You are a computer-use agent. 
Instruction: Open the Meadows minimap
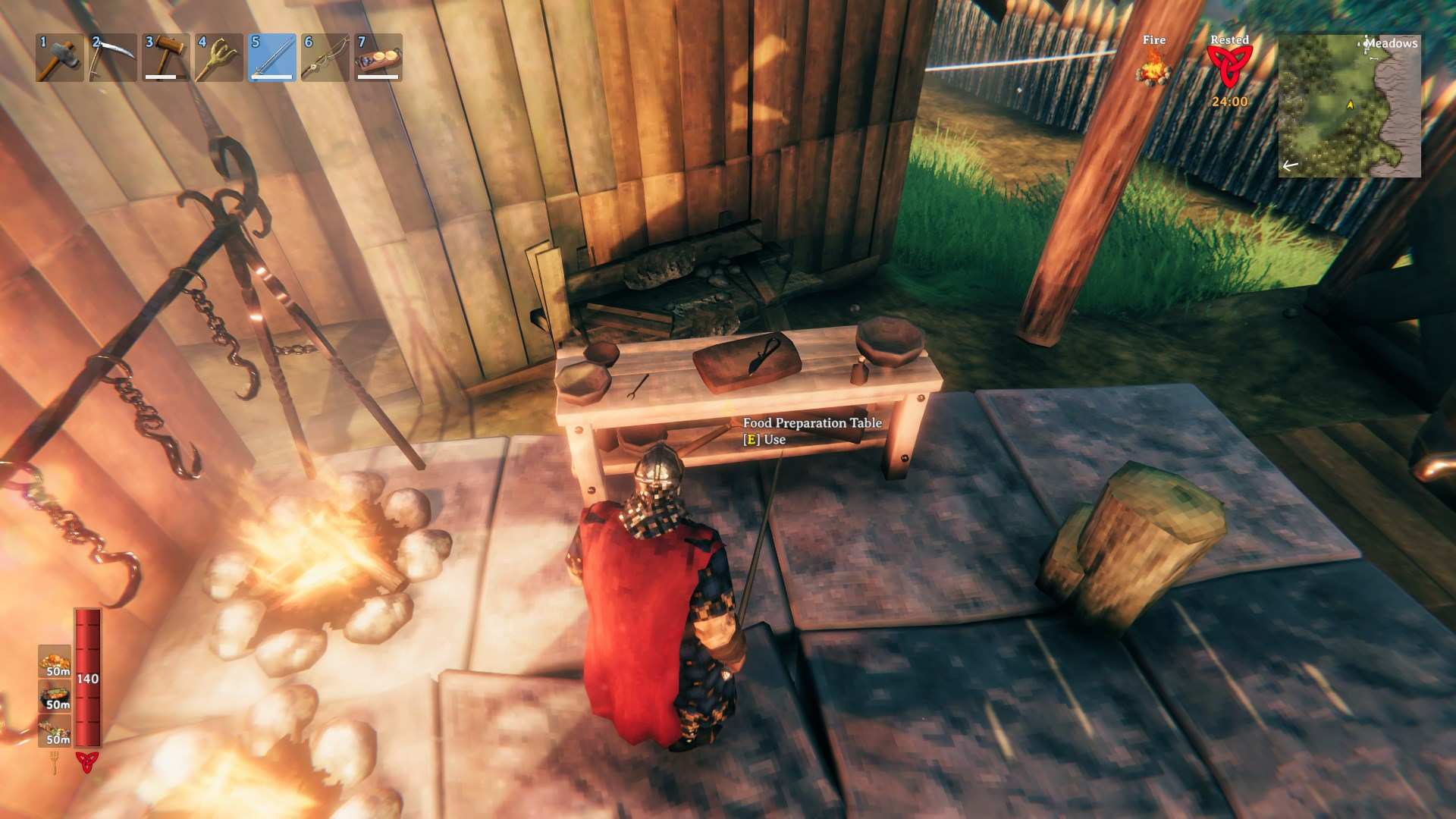click(x=1349, y=105)
